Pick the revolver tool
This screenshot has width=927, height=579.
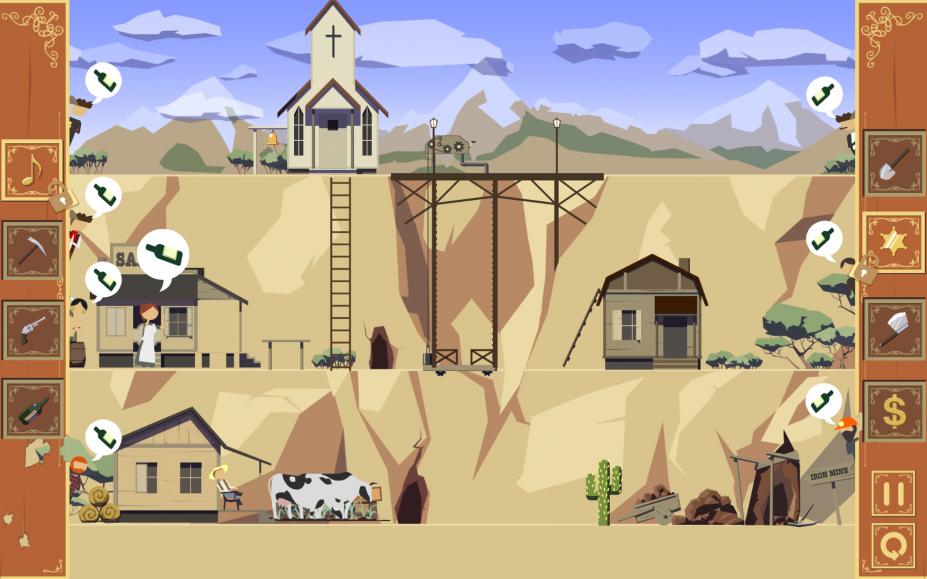(32, 330)
